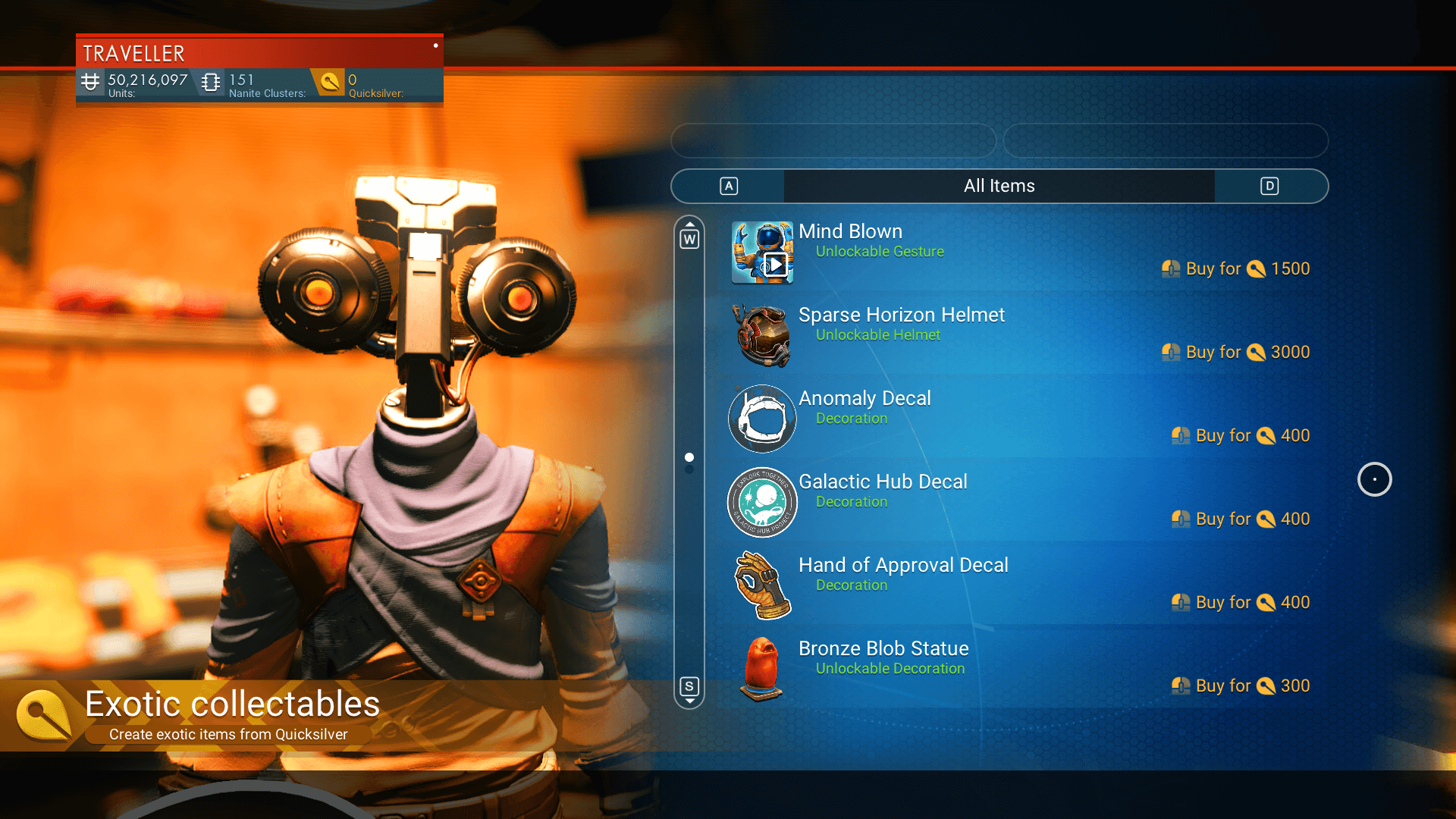1456x819 pixels.
Task: Click the left search field above the item list
Action: [x=833, y=141]
